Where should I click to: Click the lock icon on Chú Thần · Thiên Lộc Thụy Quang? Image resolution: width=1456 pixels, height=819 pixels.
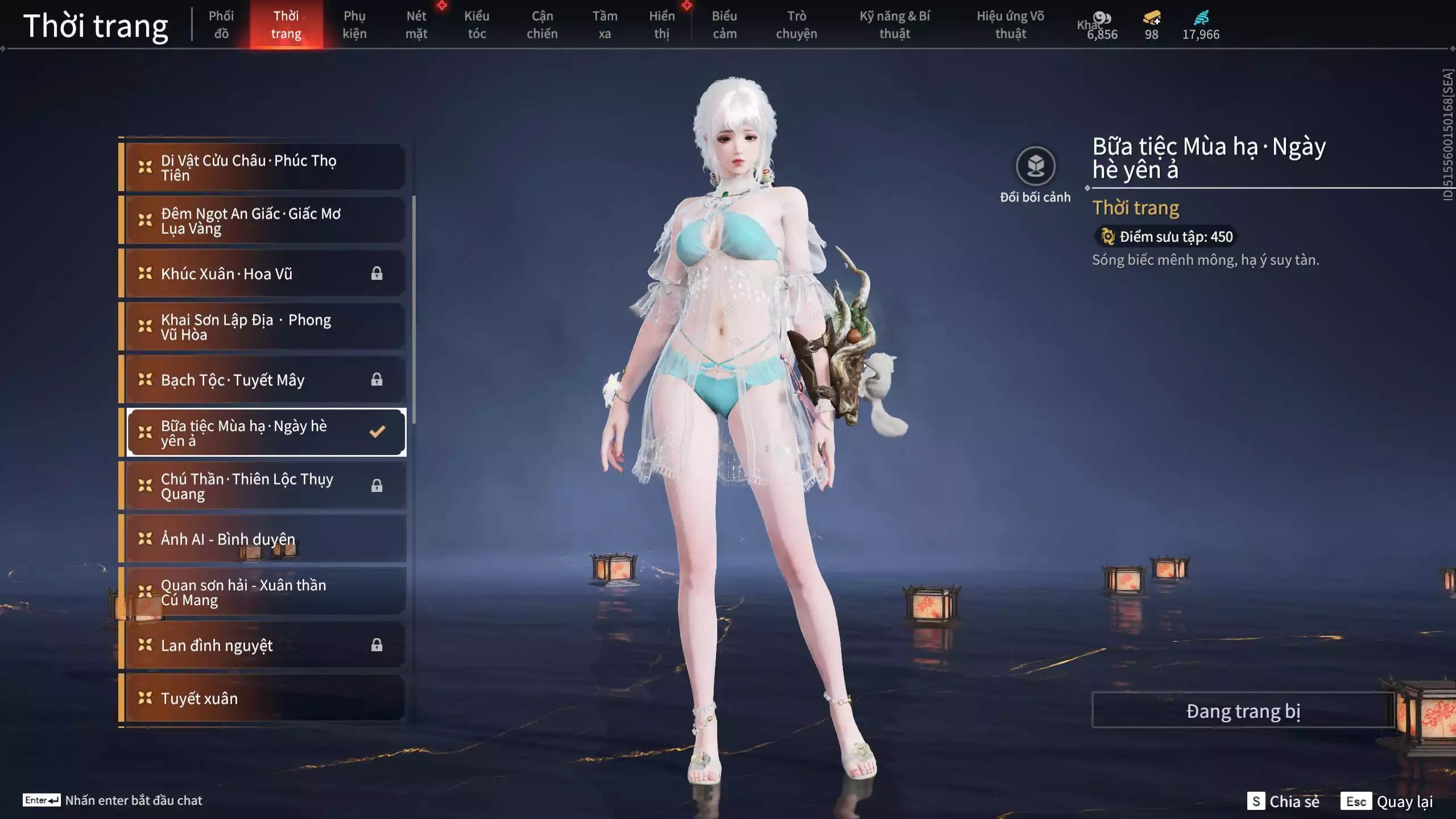pyautogui.click(x=377, y=486)
